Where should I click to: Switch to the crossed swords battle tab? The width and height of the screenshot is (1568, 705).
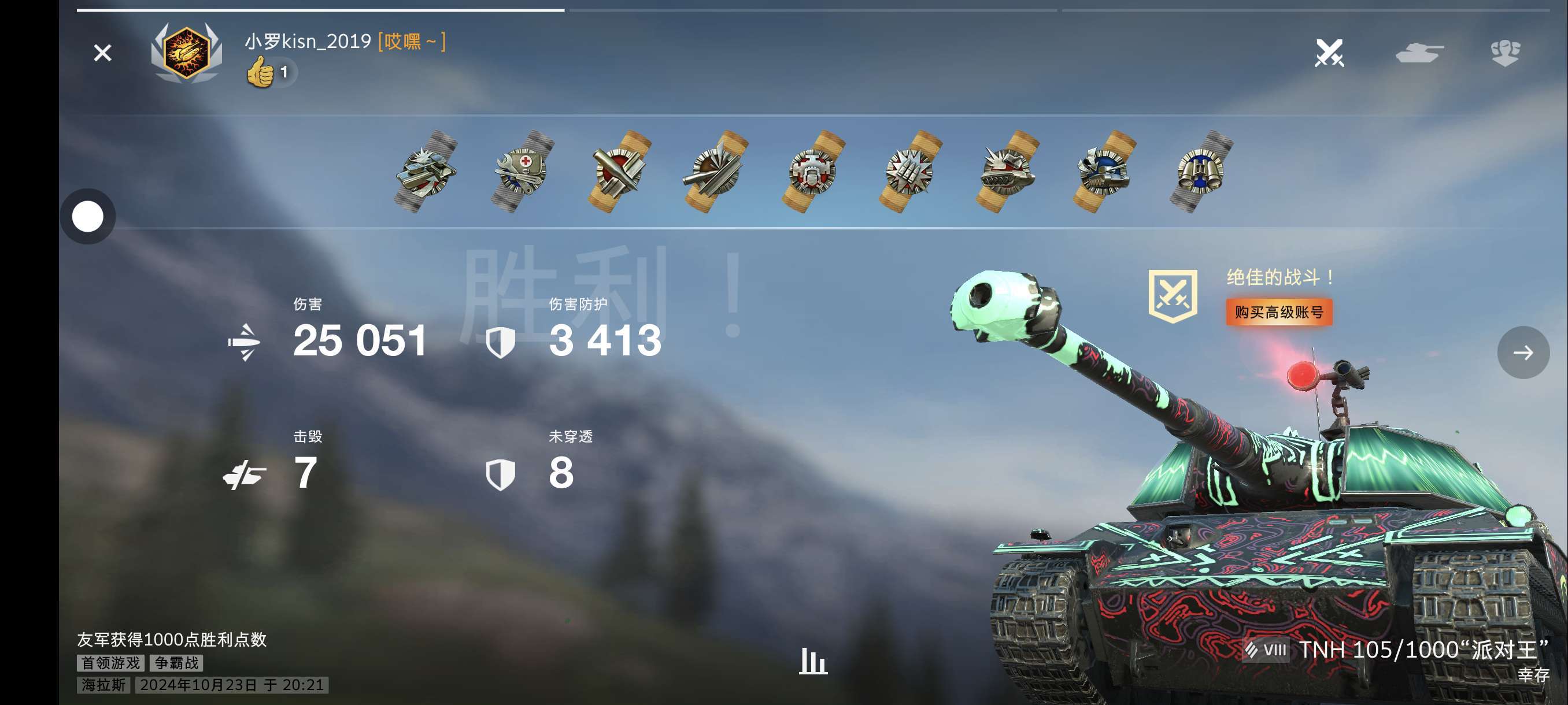pyautogui.click(x=1329, y=53)
